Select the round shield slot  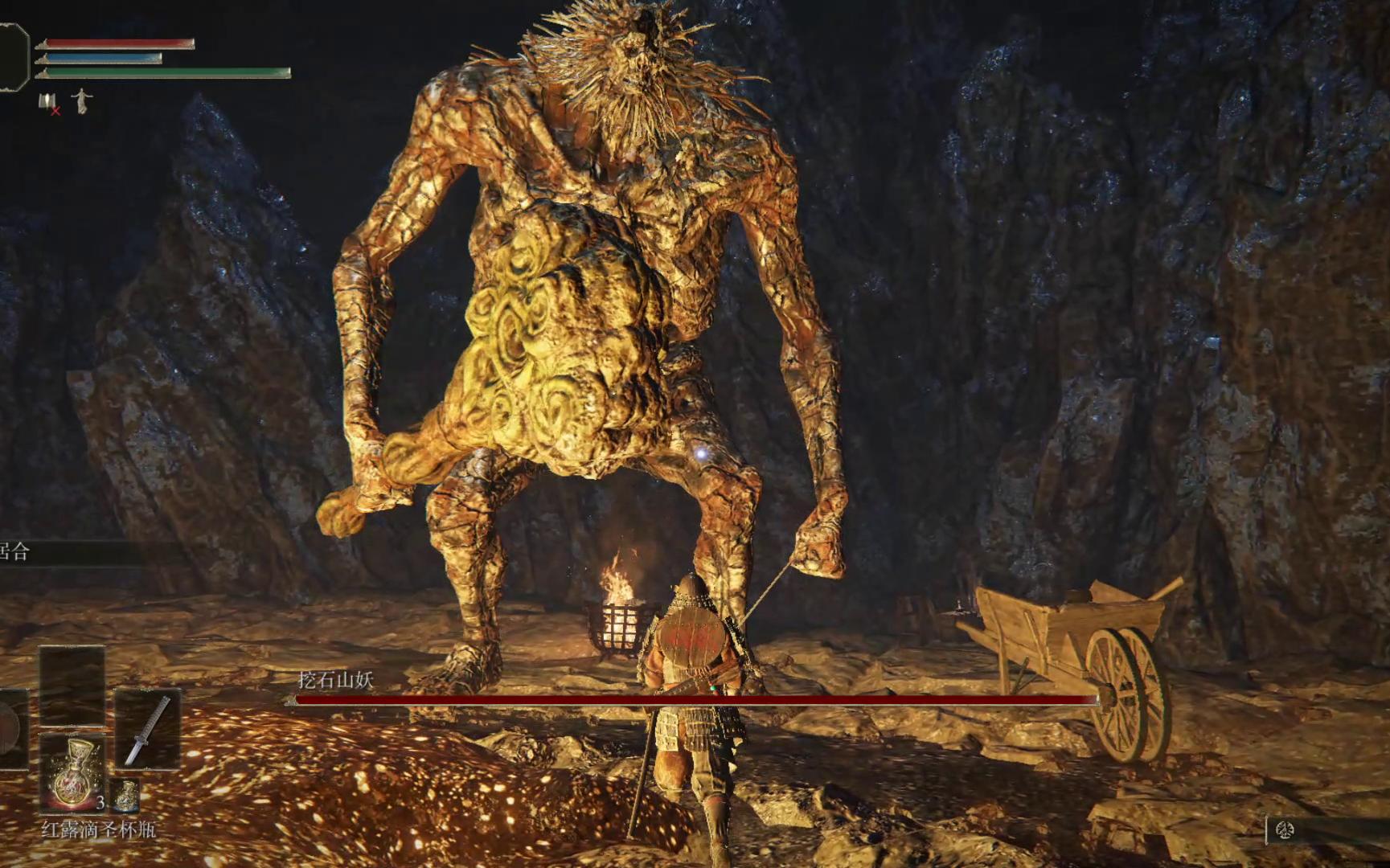[11, 729]
